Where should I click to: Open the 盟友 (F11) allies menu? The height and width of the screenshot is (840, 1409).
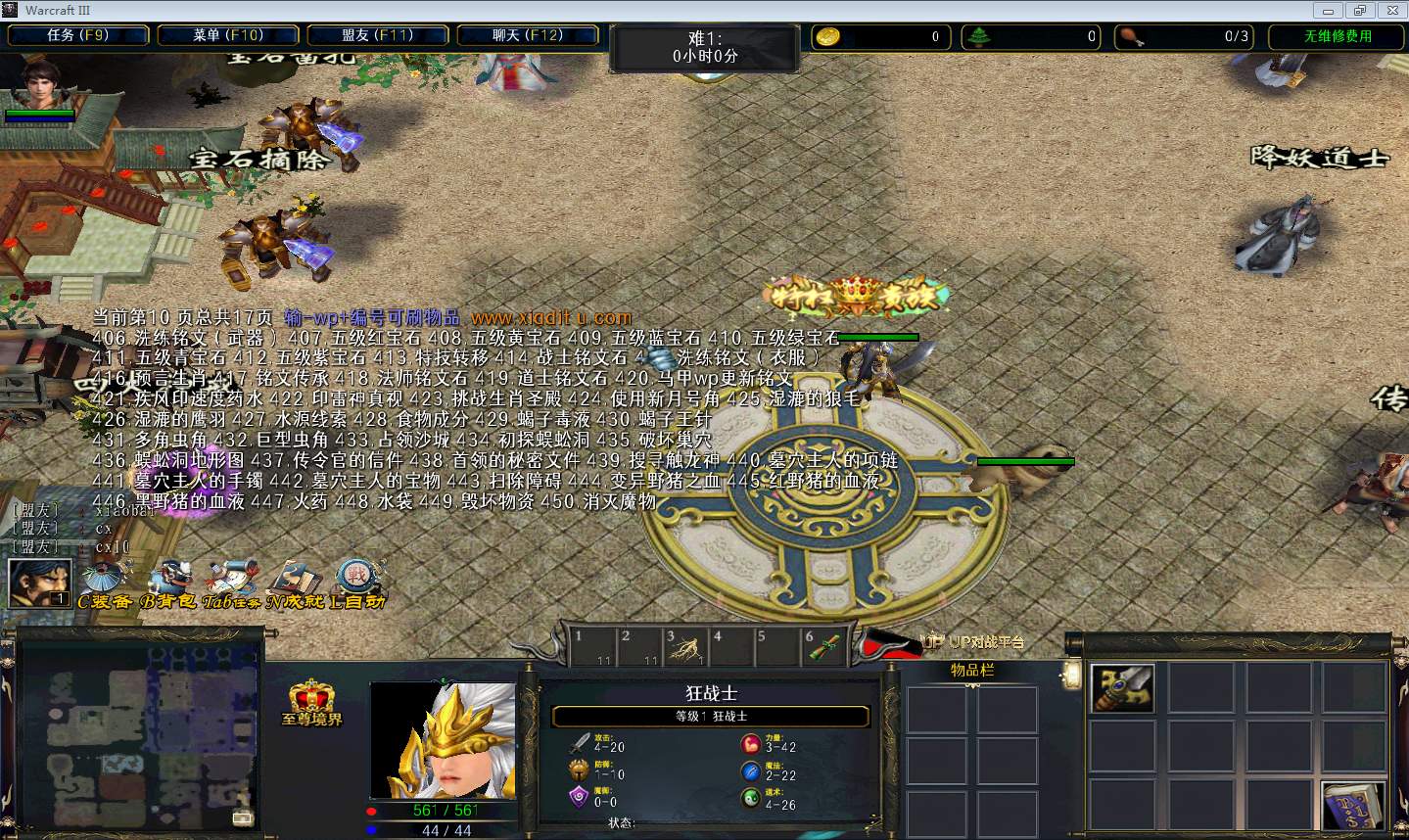(378, 35)
